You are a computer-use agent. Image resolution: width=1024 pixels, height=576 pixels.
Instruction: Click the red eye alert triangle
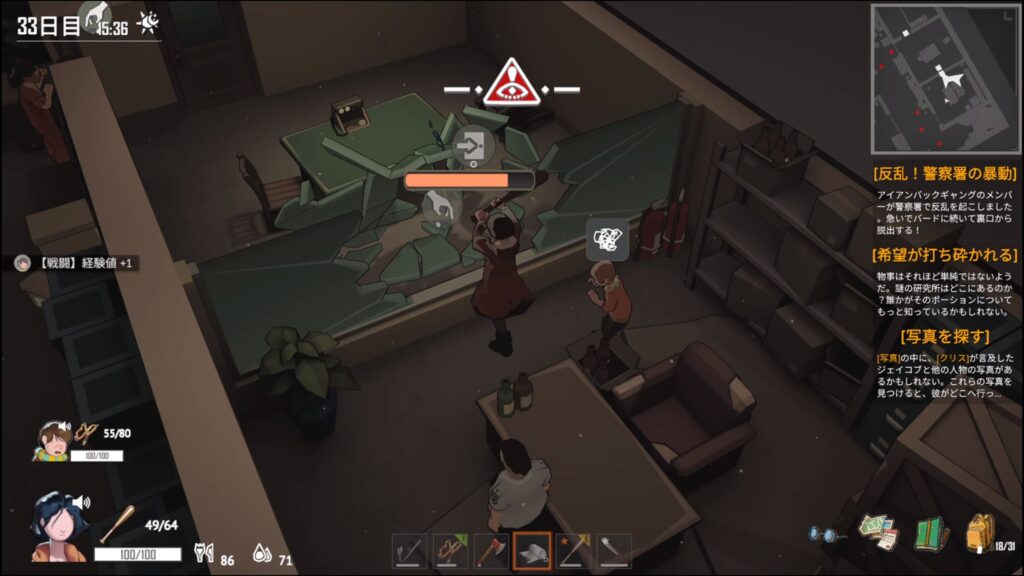click(x=512, y=84)
